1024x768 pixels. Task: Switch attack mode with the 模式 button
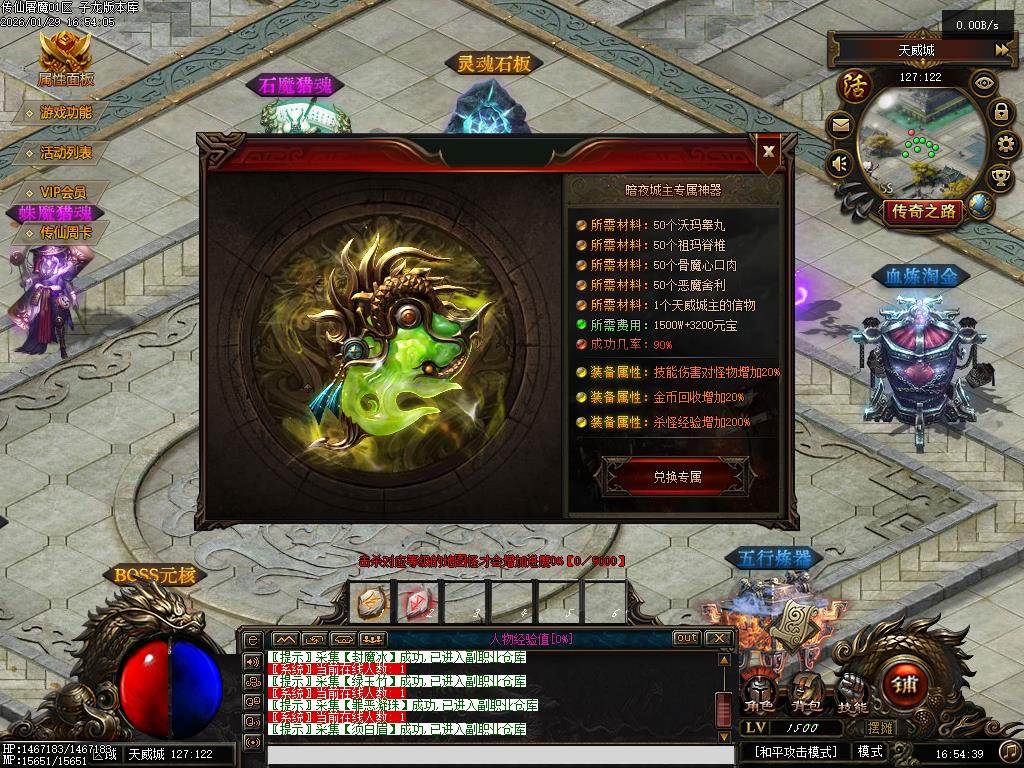[870, 751]
